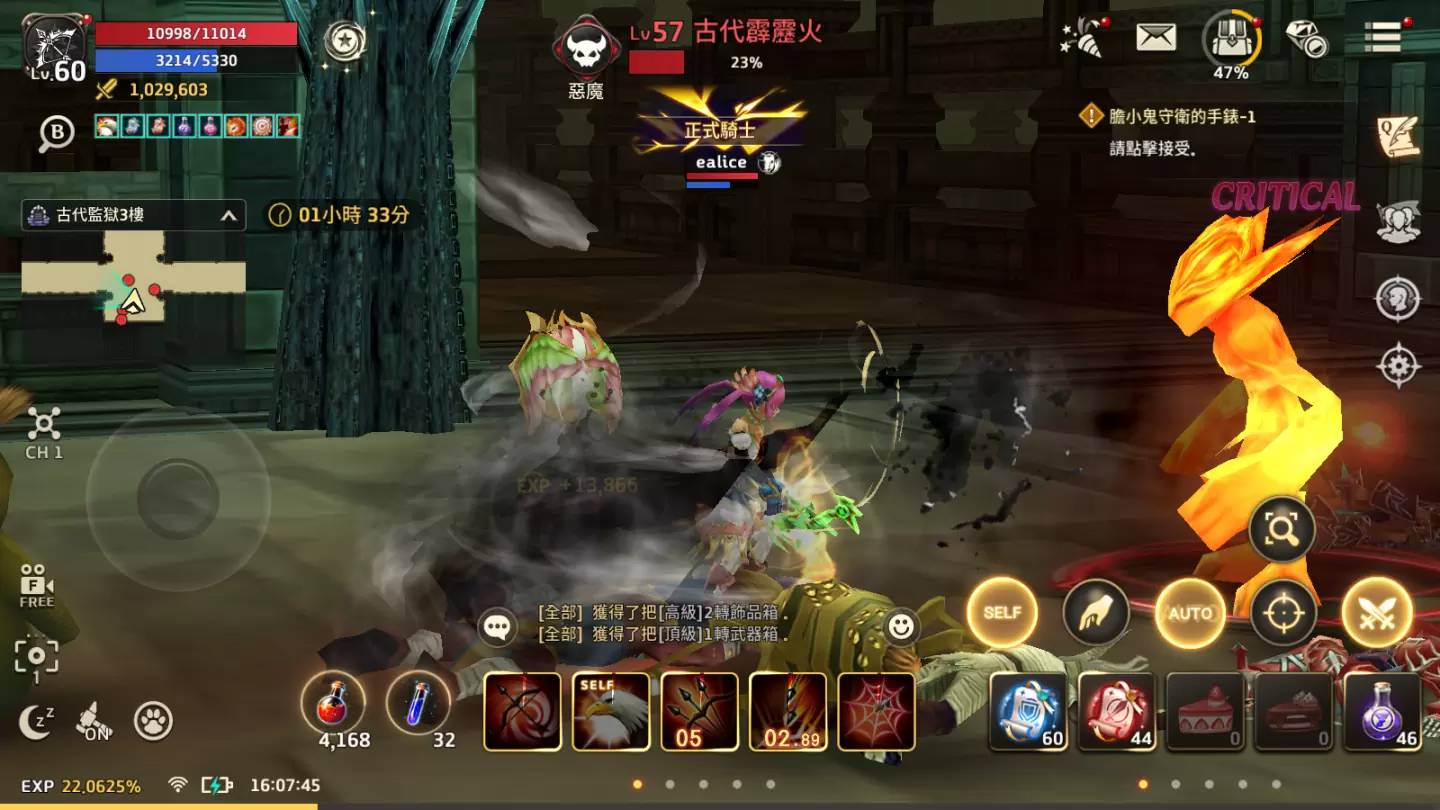The image size is (1440, 810).
Task: Activate the SELF targeting button
Action: click(1002, 613)
